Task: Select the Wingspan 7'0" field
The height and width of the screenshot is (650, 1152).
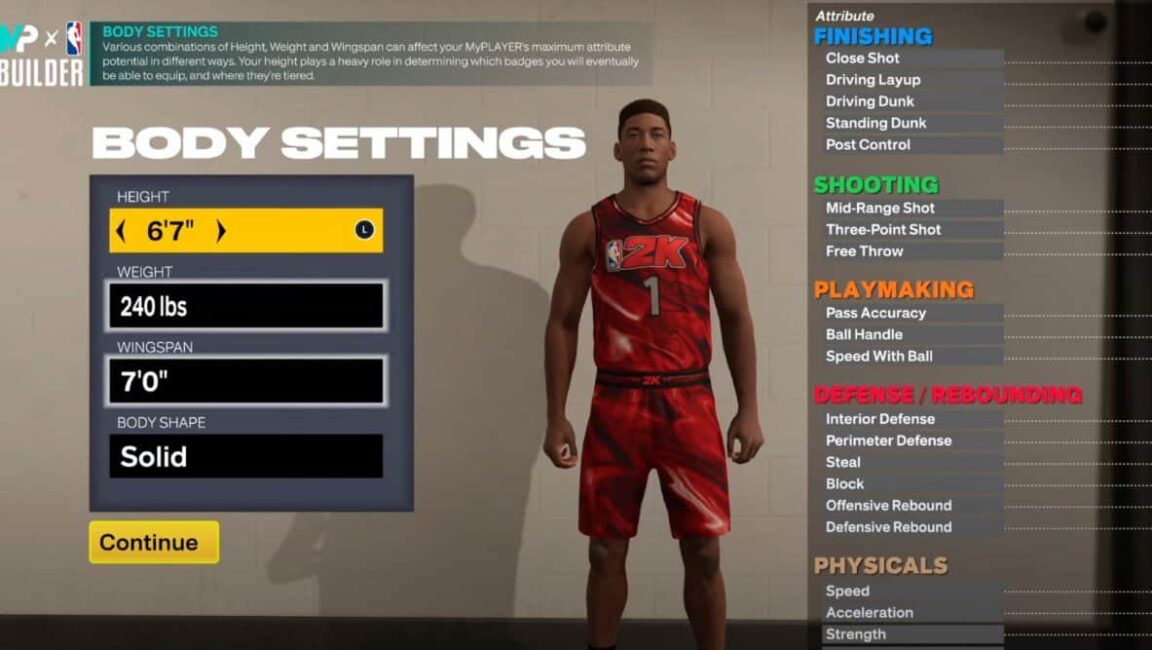Action: [x=246, y=381]
